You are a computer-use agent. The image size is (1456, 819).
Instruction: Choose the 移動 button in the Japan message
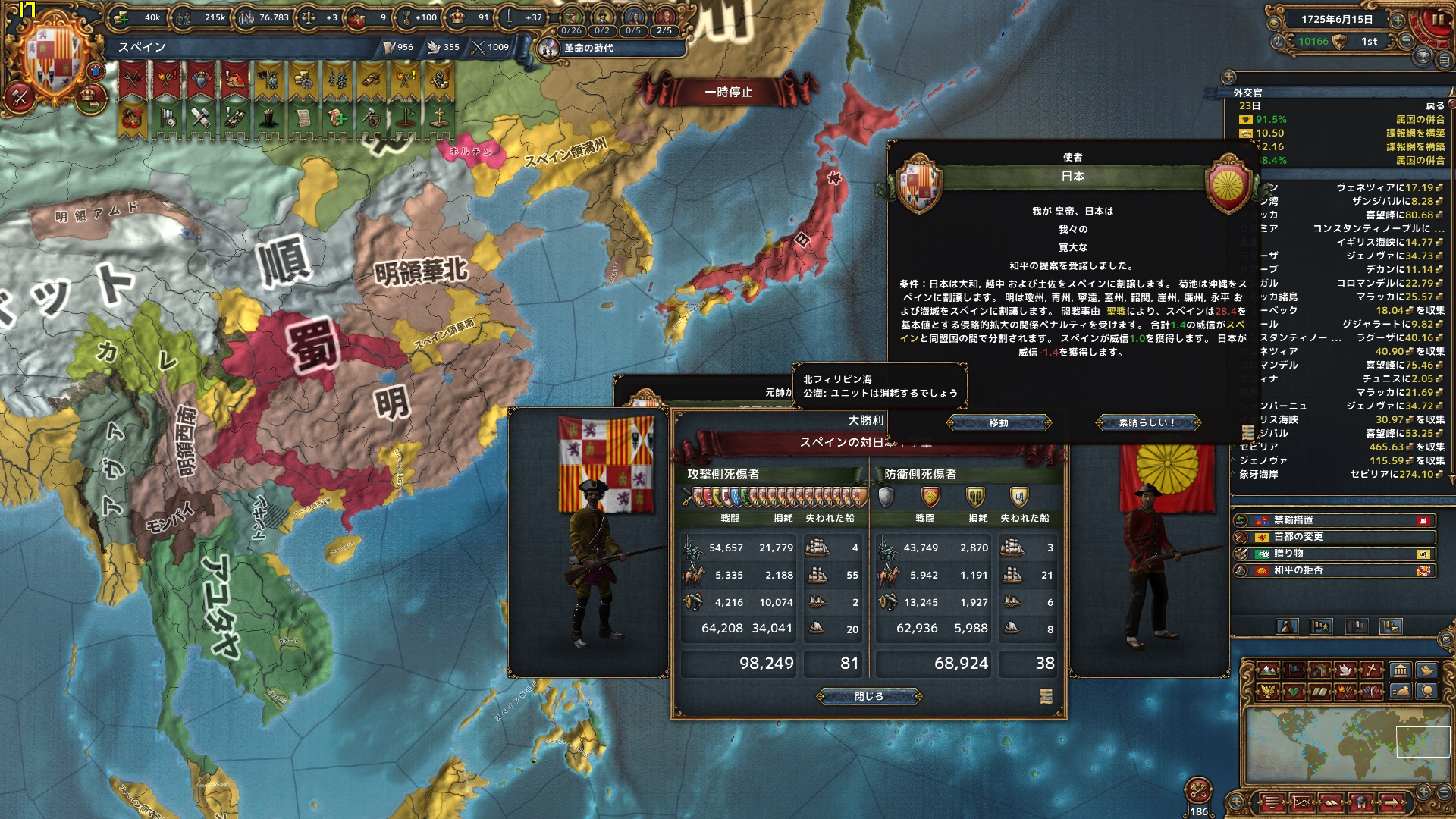point(998,423)
